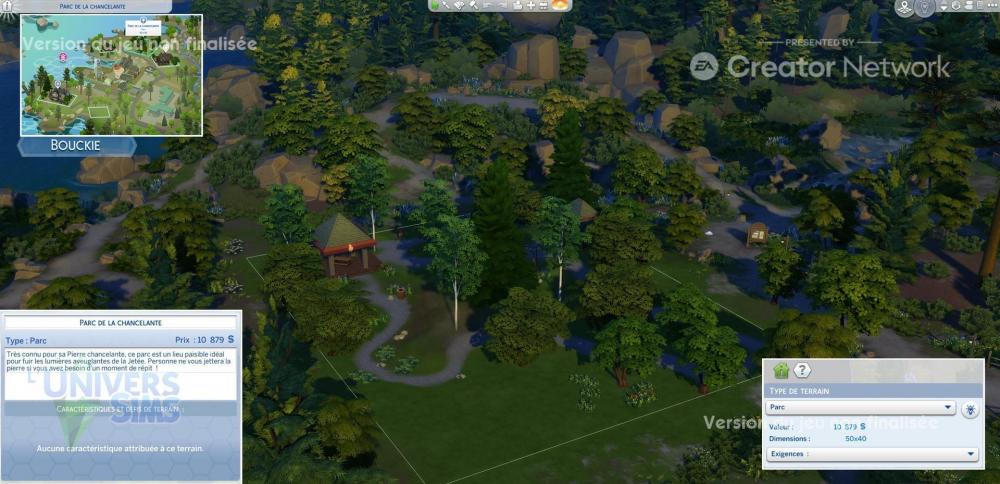1000x484 pixels.
Task: Click the Bouckie world name label
Action: click(x=76, y=146)
